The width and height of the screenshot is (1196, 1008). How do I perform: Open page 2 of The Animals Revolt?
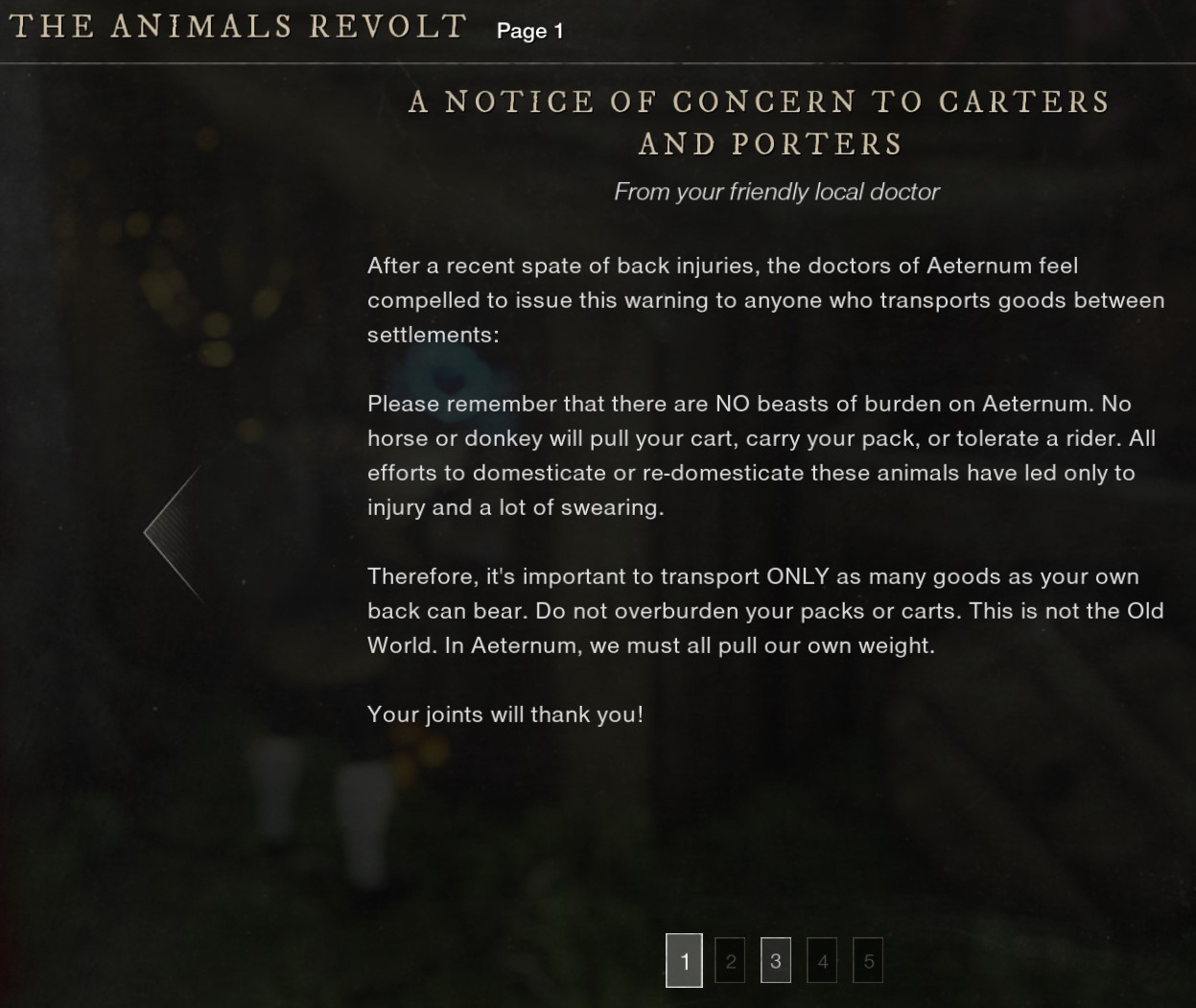pos(730,961)
